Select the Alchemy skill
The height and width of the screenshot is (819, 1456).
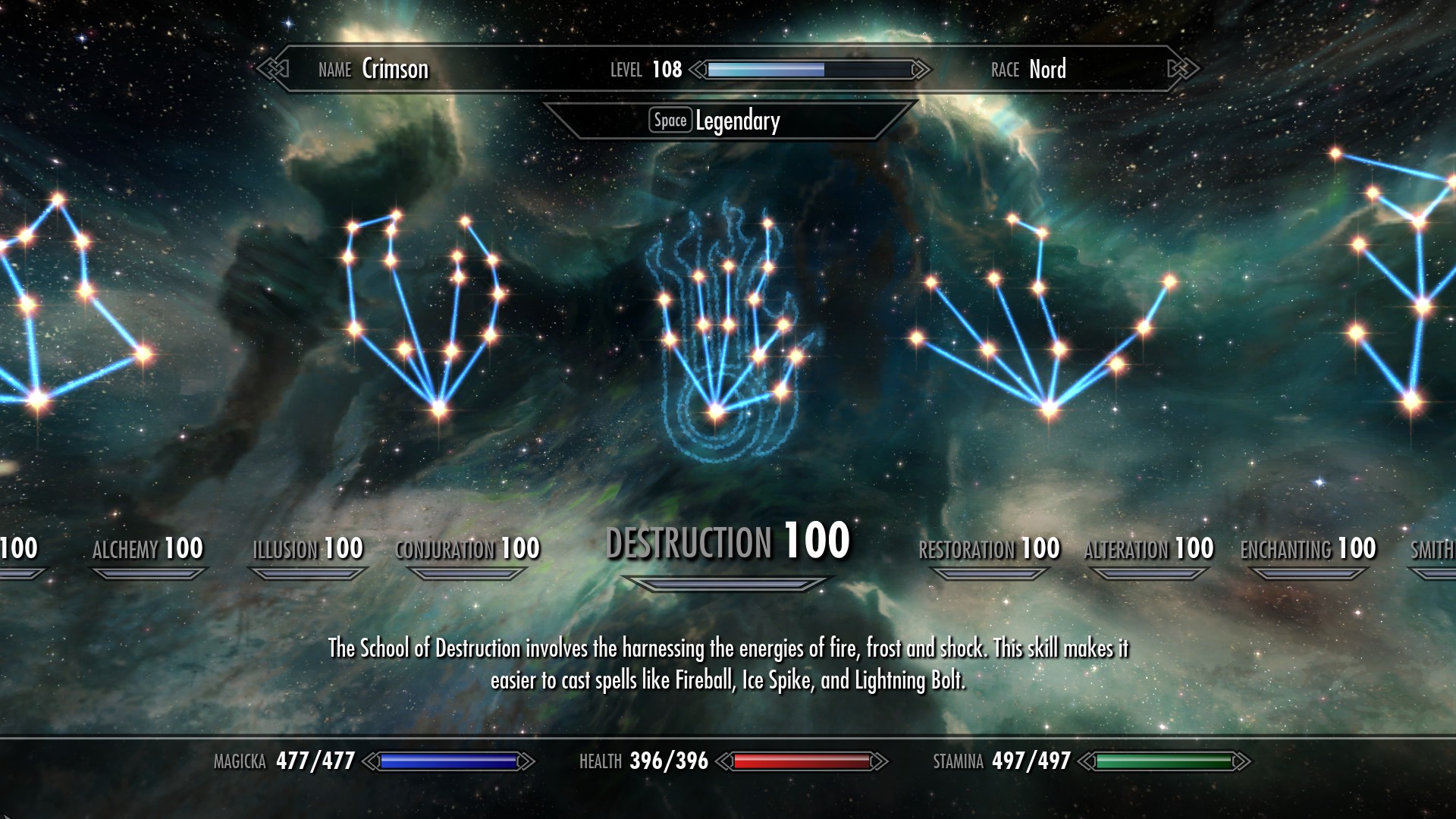[148, 549]
